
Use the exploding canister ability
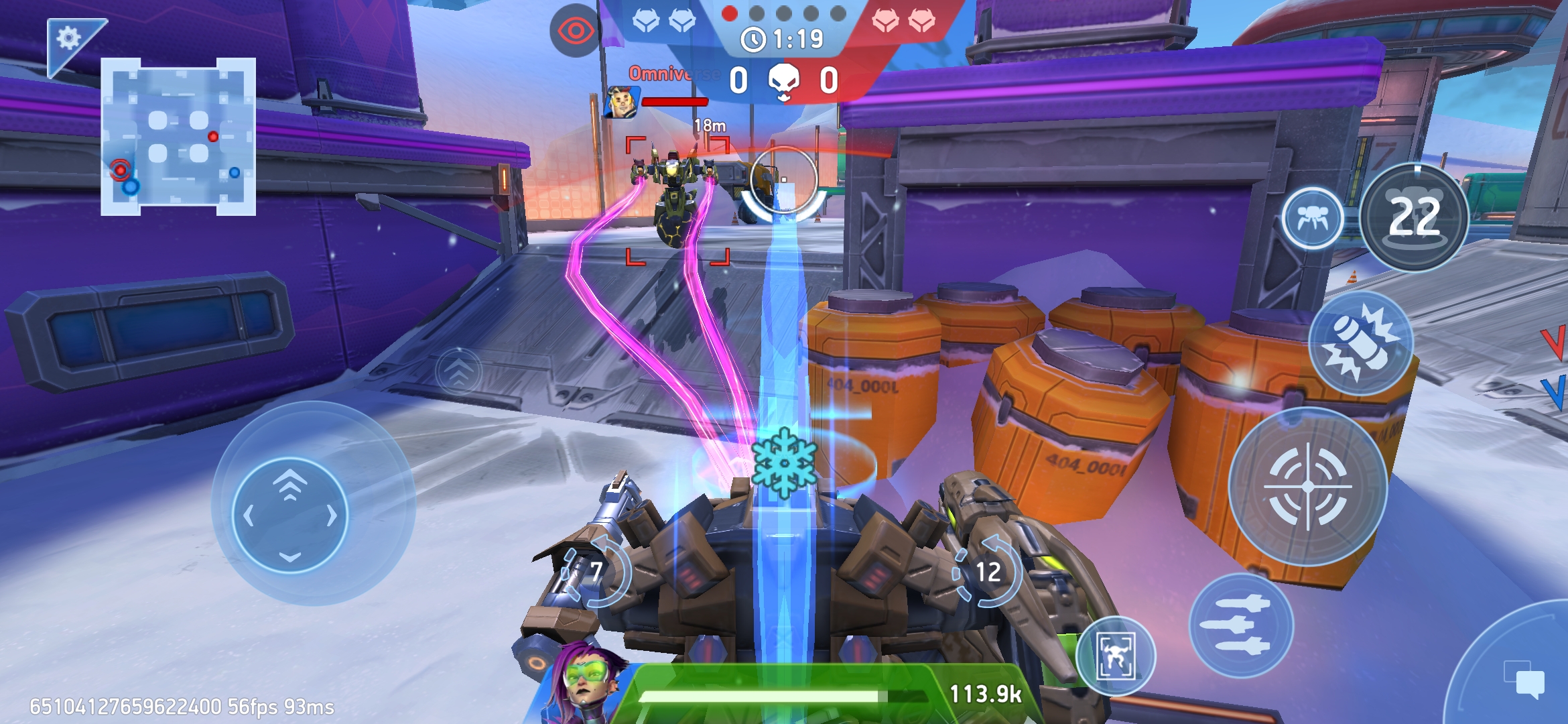pyautogui.click(x=1360, y=343)
